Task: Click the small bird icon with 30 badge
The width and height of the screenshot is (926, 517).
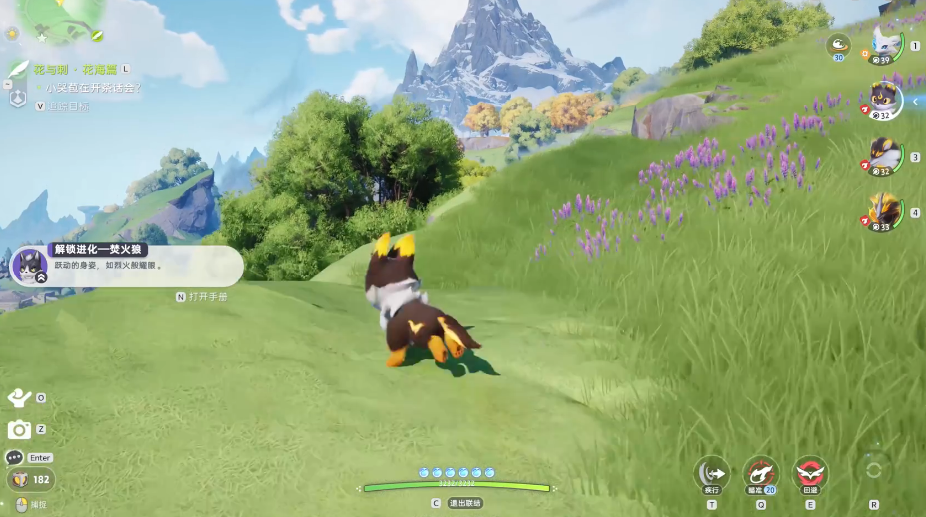Action: click(838, 45)
